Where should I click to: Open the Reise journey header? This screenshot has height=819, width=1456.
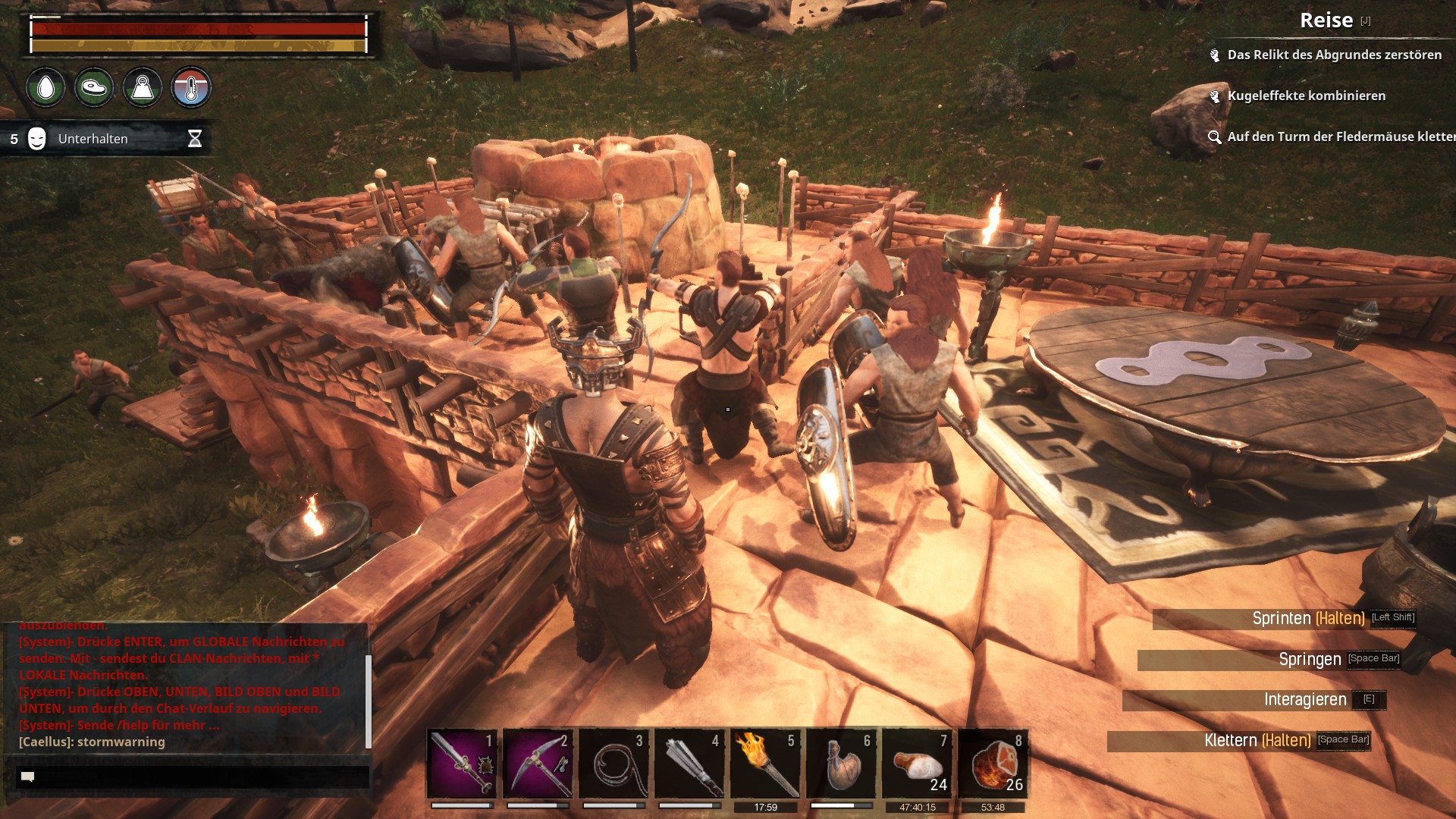(1326, 20)
